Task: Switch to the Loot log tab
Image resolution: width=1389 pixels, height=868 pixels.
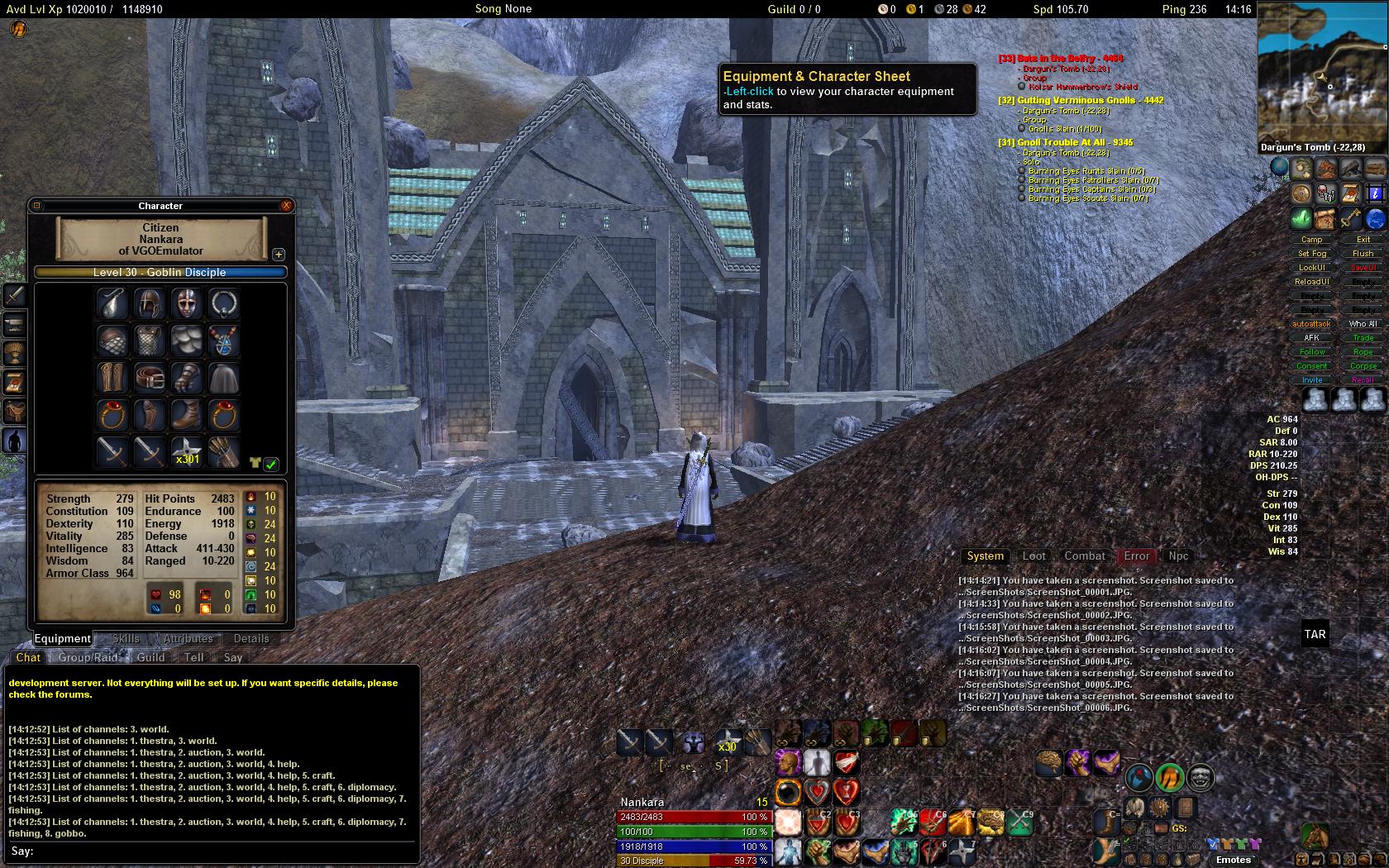Action: click(1034, 556)
